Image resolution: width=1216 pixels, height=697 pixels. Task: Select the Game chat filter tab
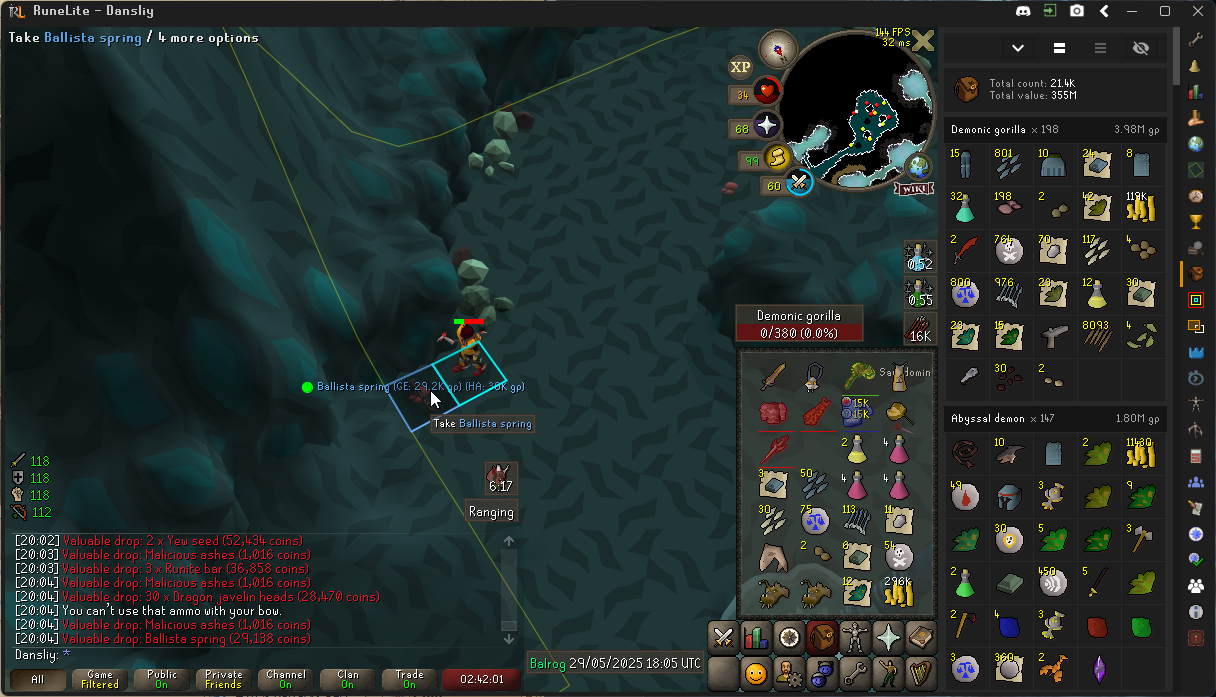(100, 679)
